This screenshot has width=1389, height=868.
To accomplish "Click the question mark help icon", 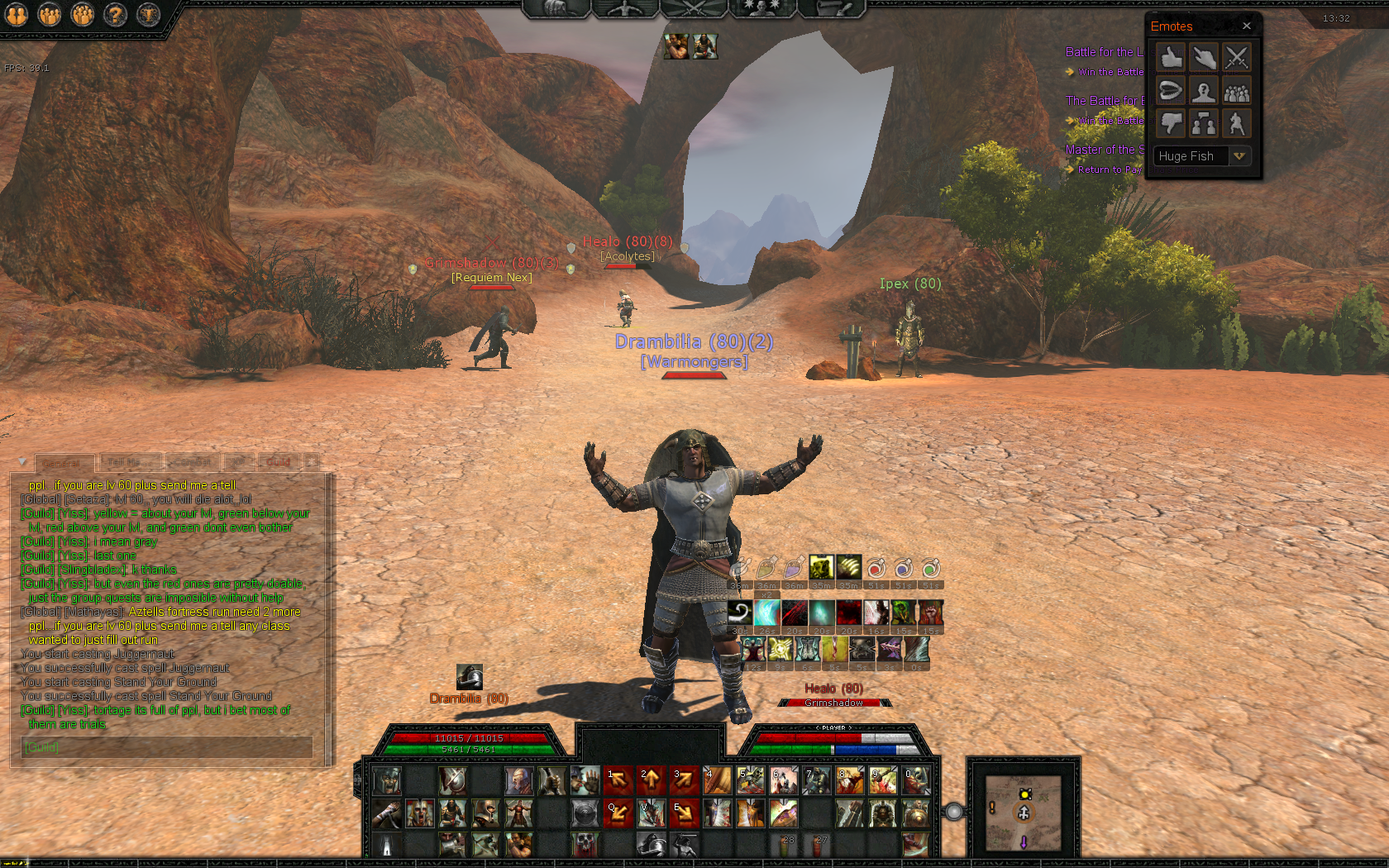I will click(116, 14).
